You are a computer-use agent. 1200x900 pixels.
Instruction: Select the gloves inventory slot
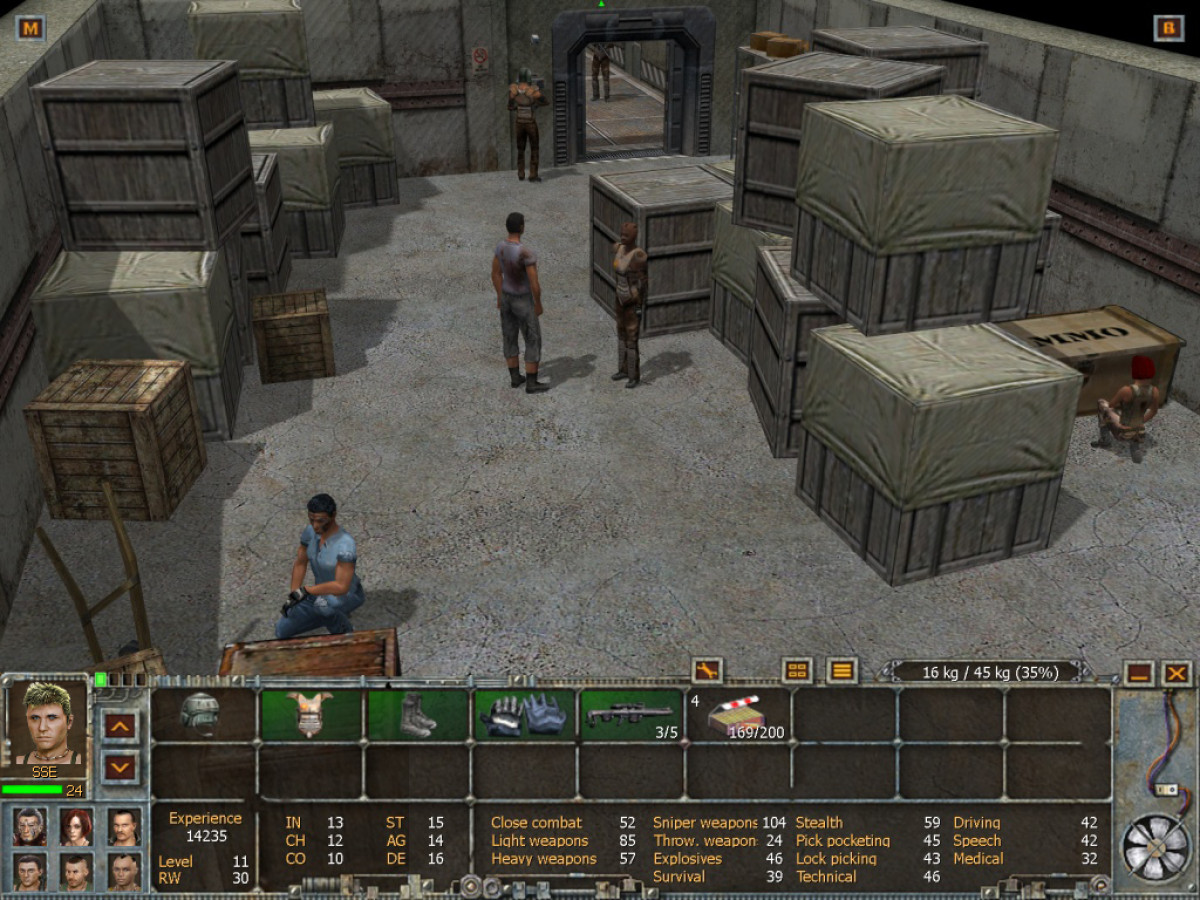coord(525,715)
